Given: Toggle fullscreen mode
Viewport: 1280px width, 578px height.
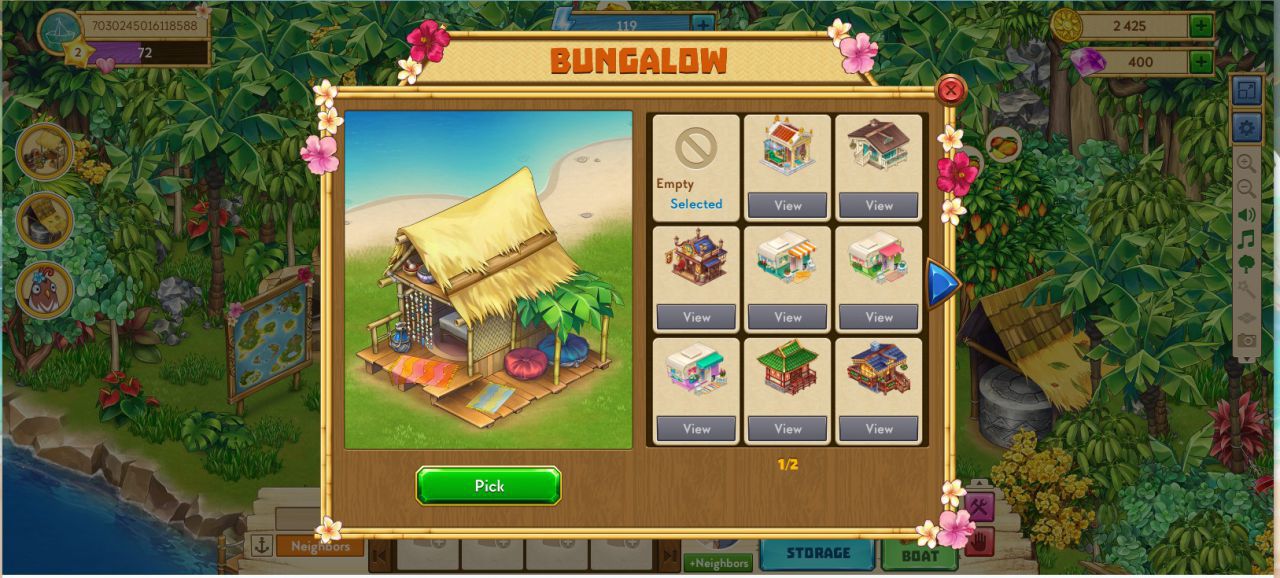Looking at the screenshot, I should (1246, 91).
